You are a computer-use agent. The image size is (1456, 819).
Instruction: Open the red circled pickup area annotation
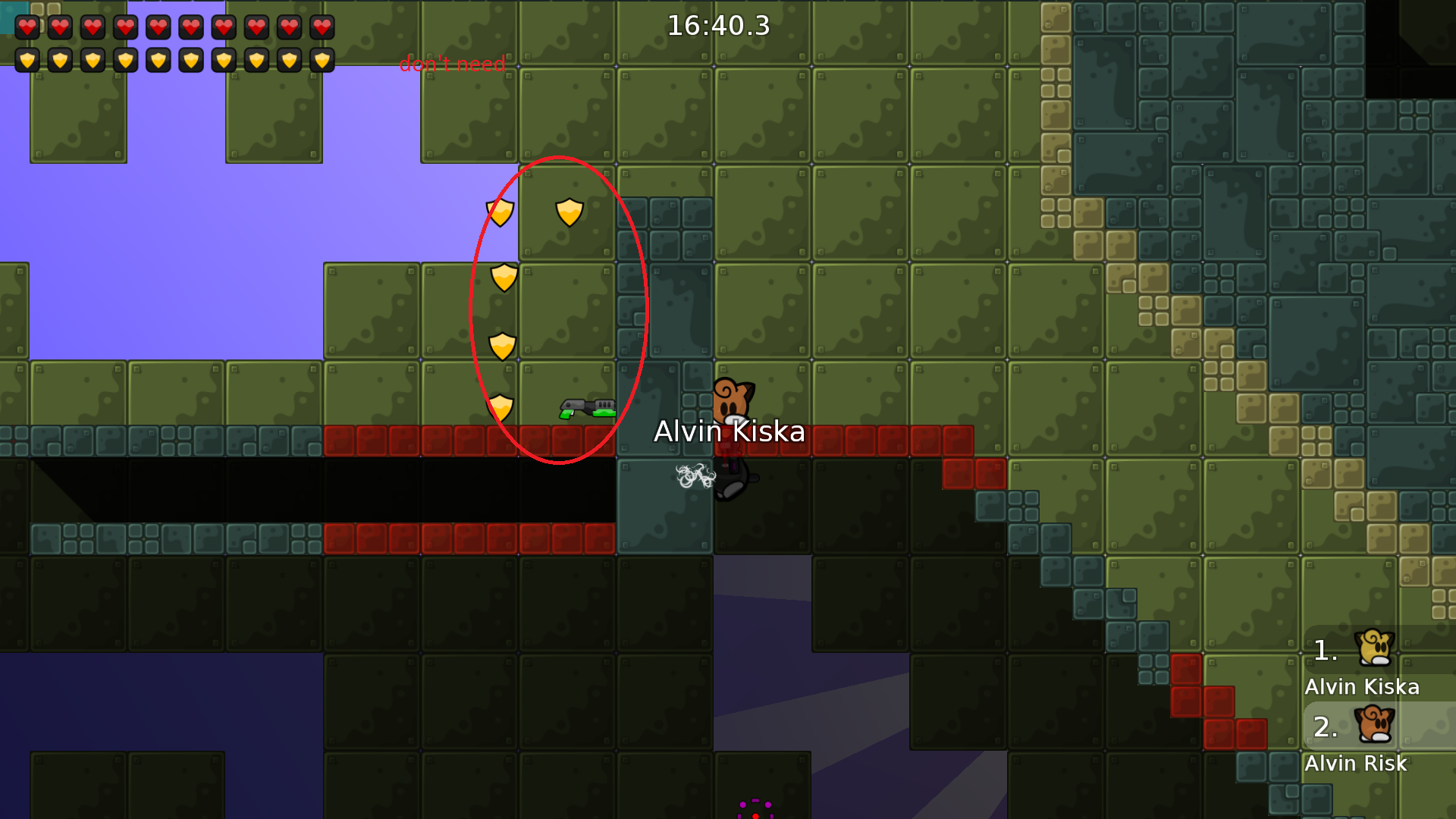[560, 311]
